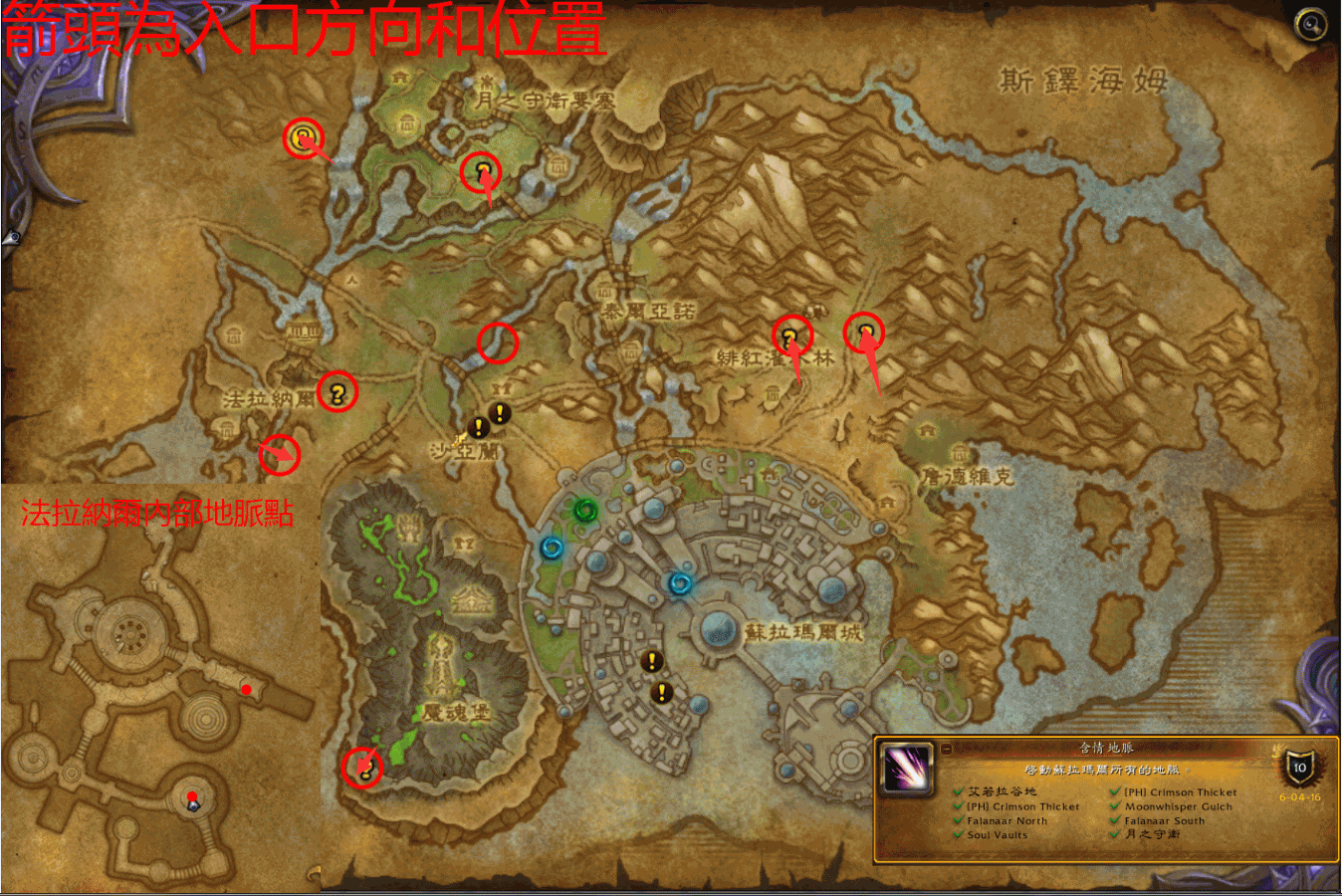The image size is (1342, 896).
Task: Click the purple streak achievement icon
Action: click(906, 770)
